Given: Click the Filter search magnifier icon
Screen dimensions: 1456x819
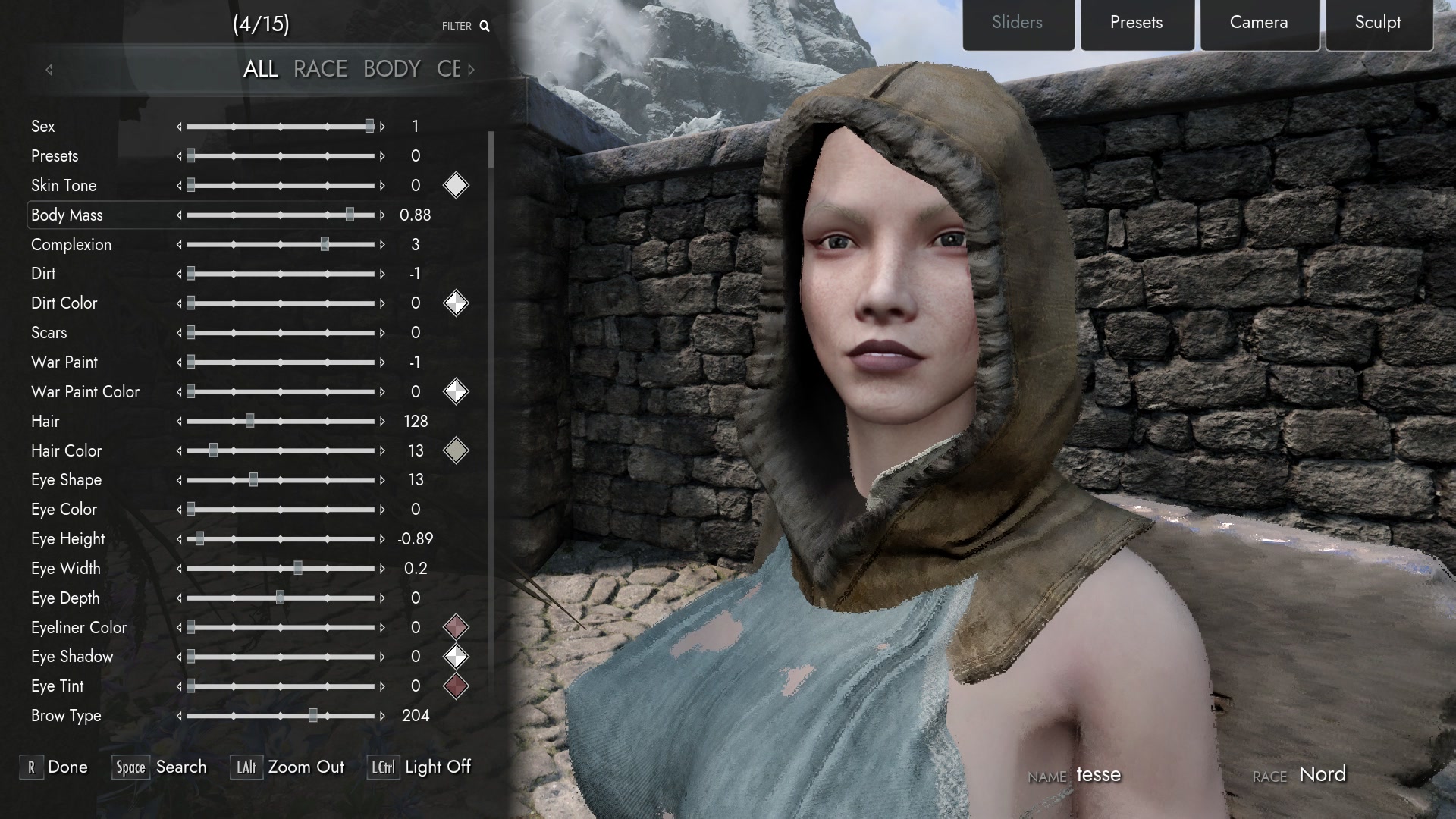Looking at the screenshot, I should 485,25.
